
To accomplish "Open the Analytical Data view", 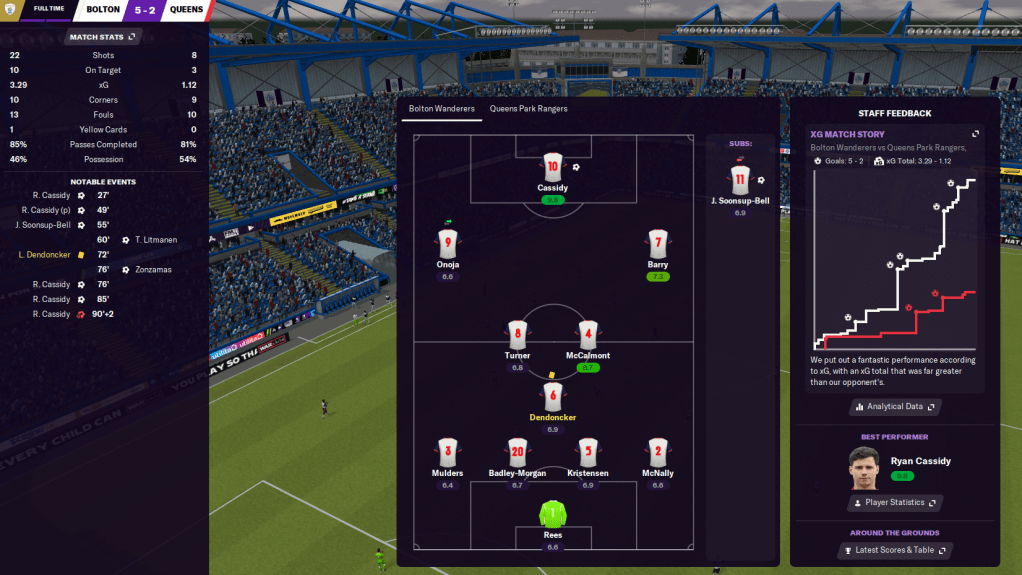I will 895,407.
